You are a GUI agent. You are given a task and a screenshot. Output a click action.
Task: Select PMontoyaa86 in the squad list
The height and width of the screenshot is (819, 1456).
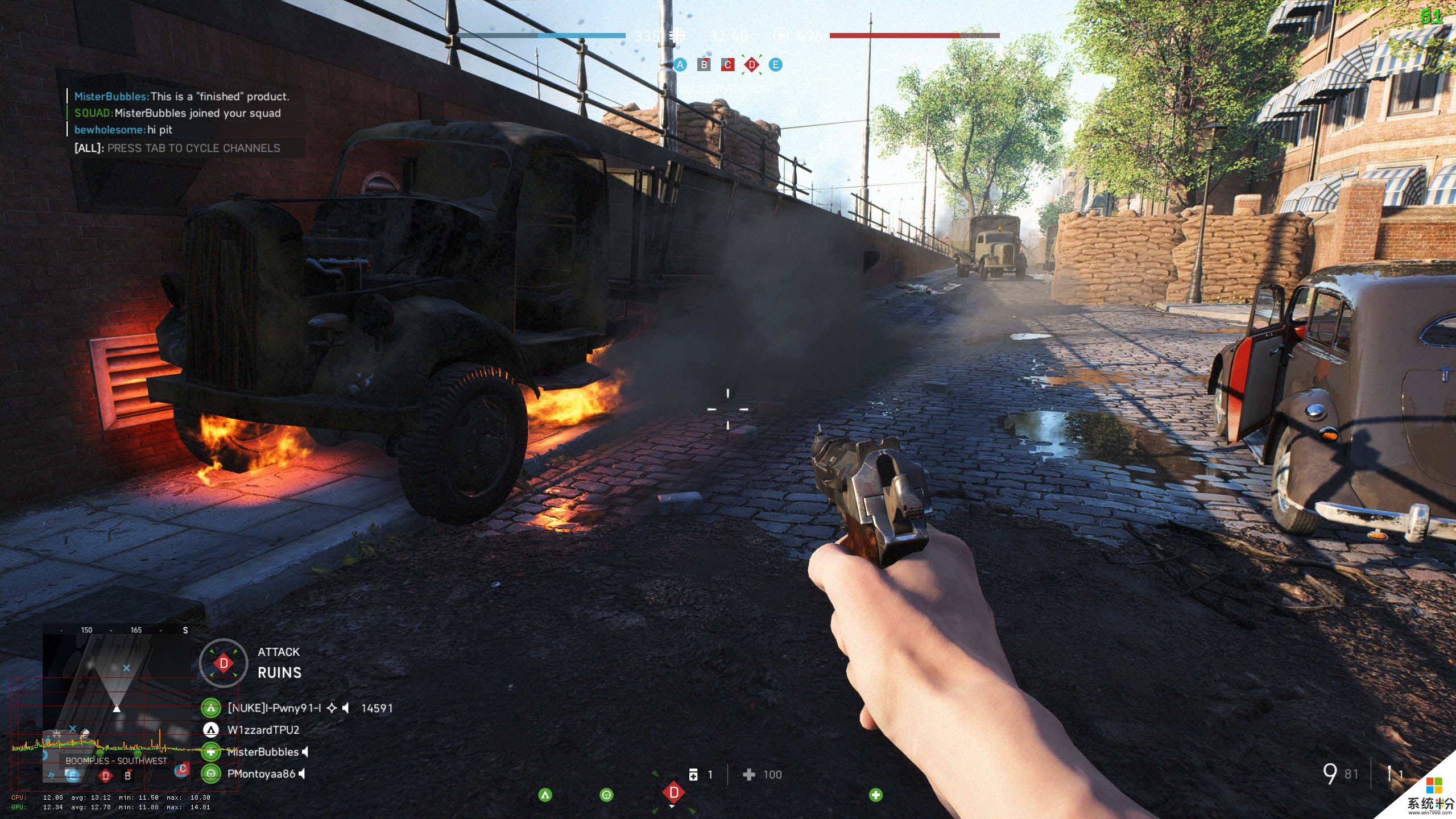(261, 773)
